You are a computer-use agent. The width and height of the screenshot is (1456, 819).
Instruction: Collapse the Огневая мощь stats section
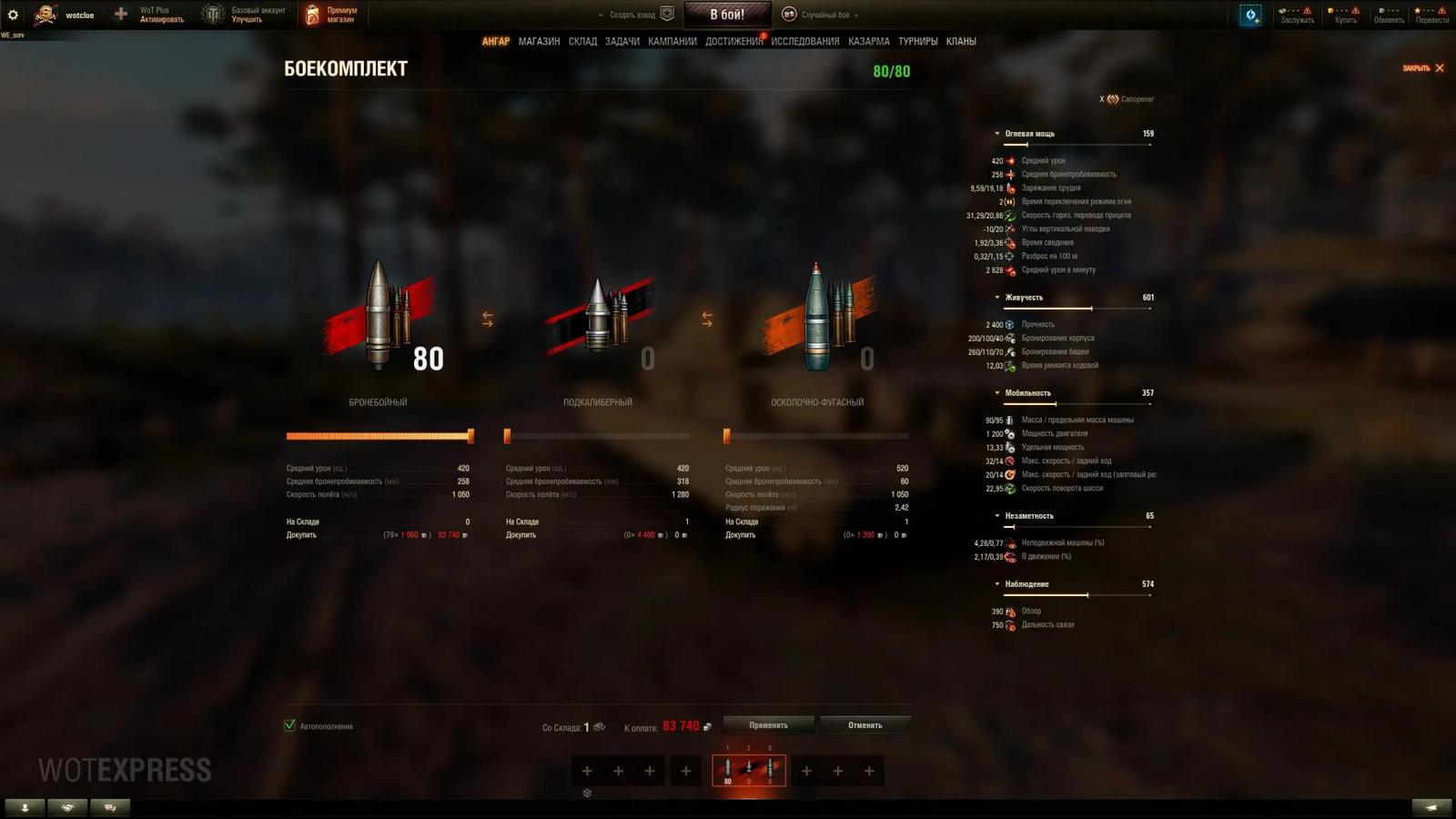(x=996, y=132)
